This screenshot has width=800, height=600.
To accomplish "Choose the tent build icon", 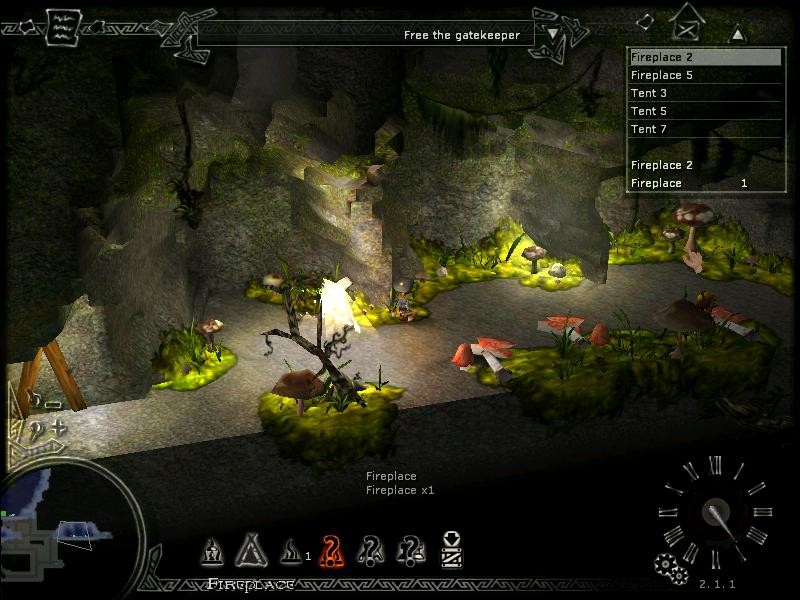I will point(248,550).
